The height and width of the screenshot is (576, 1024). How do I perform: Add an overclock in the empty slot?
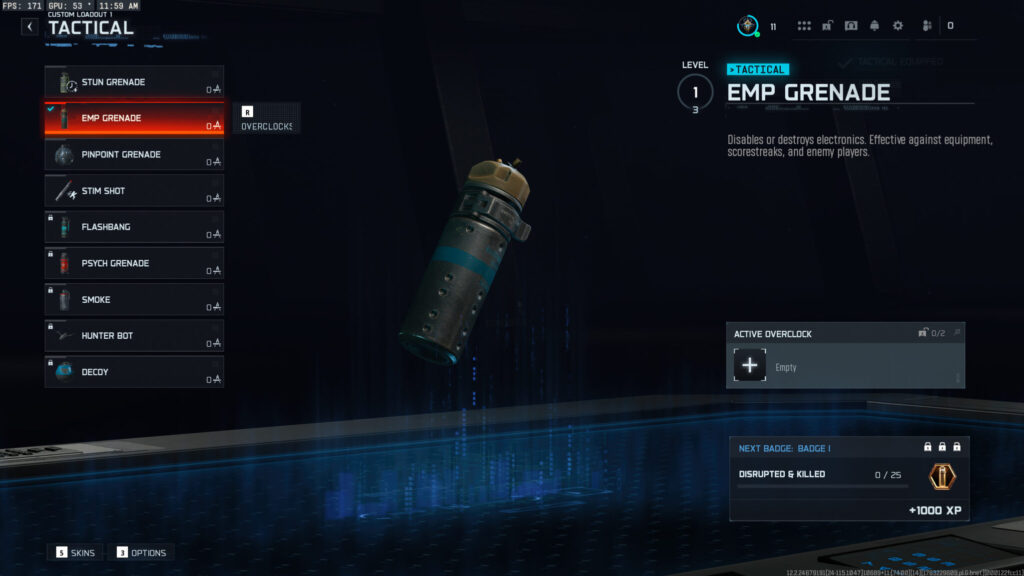tap(750, 366)
